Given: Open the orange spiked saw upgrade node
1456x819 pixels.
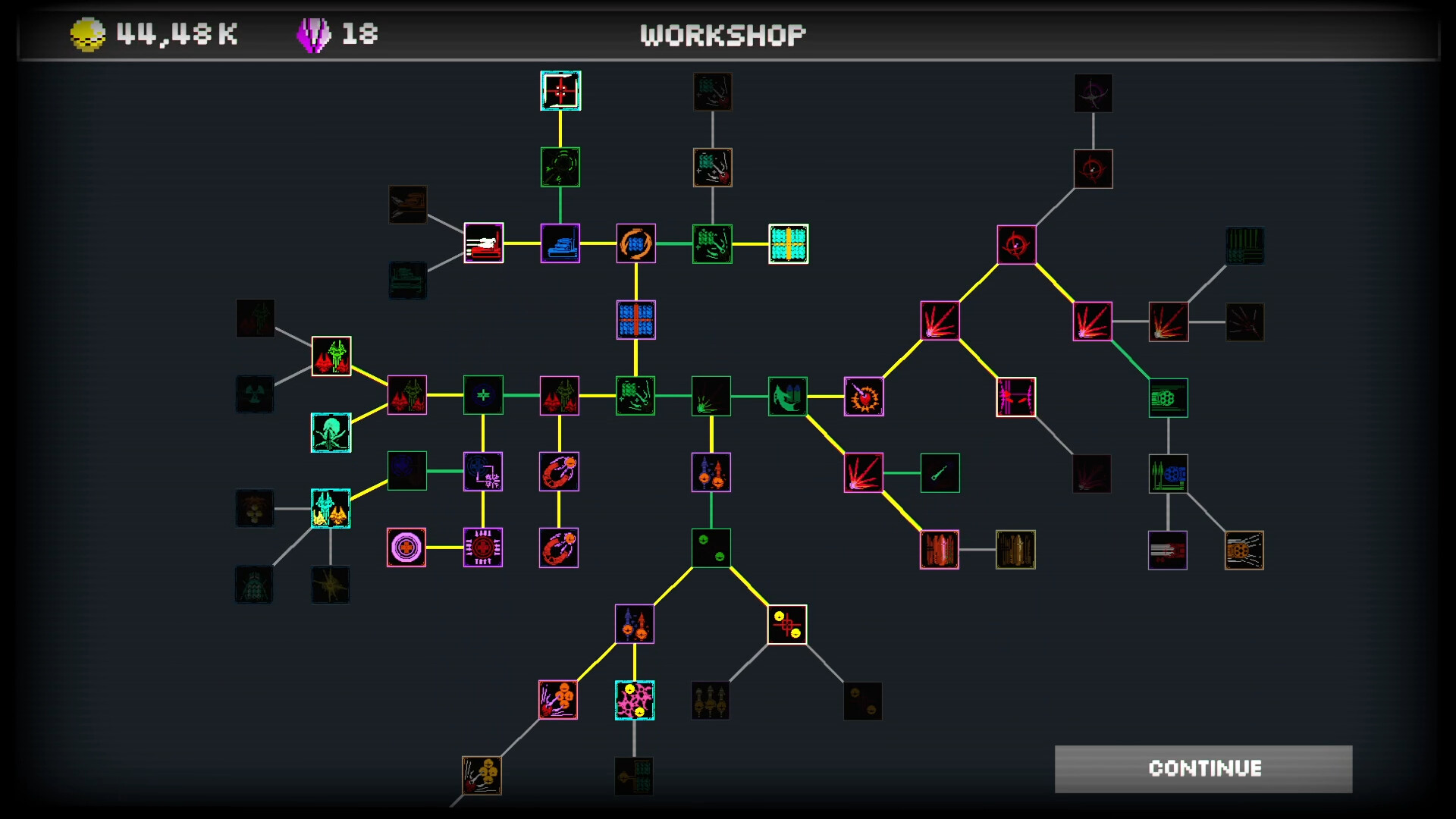Looking at the screenshot, I should [864, 396].
